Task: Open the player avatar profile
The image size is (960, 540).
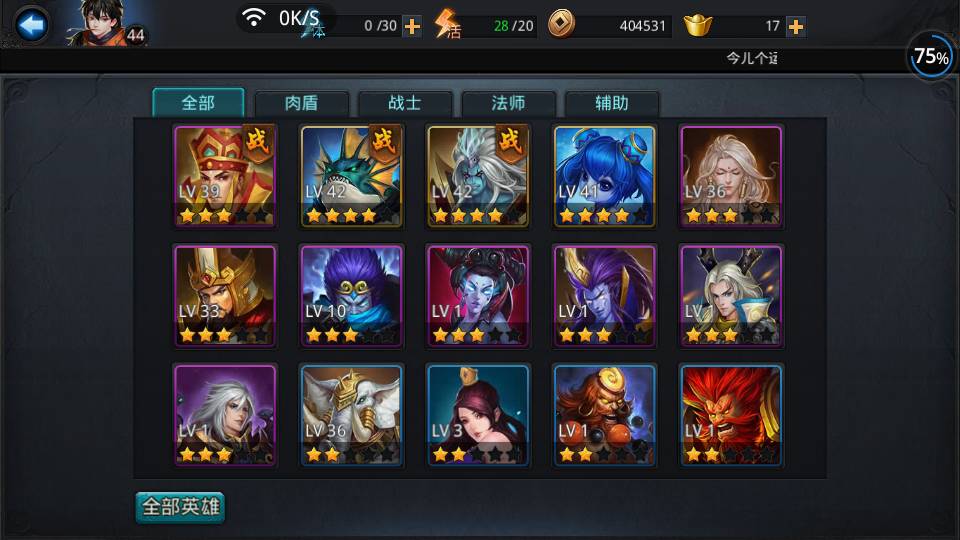Action: 100,22
